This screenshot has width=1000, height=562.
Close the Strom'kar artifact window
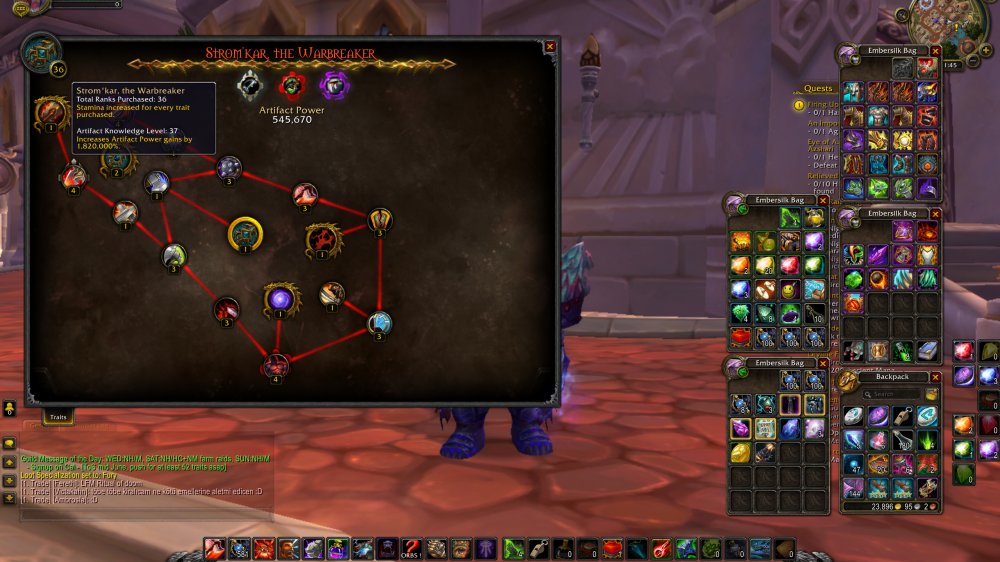click(550, 46)
